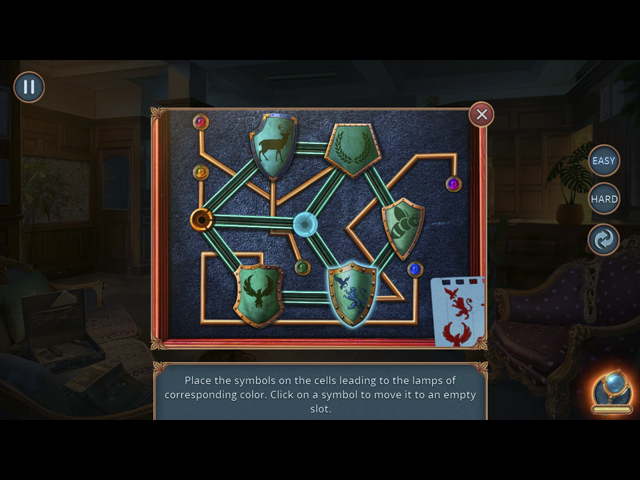Select the eagle symbol shield
This screenshot has height=480, width=640.
(x=258, y=293)
